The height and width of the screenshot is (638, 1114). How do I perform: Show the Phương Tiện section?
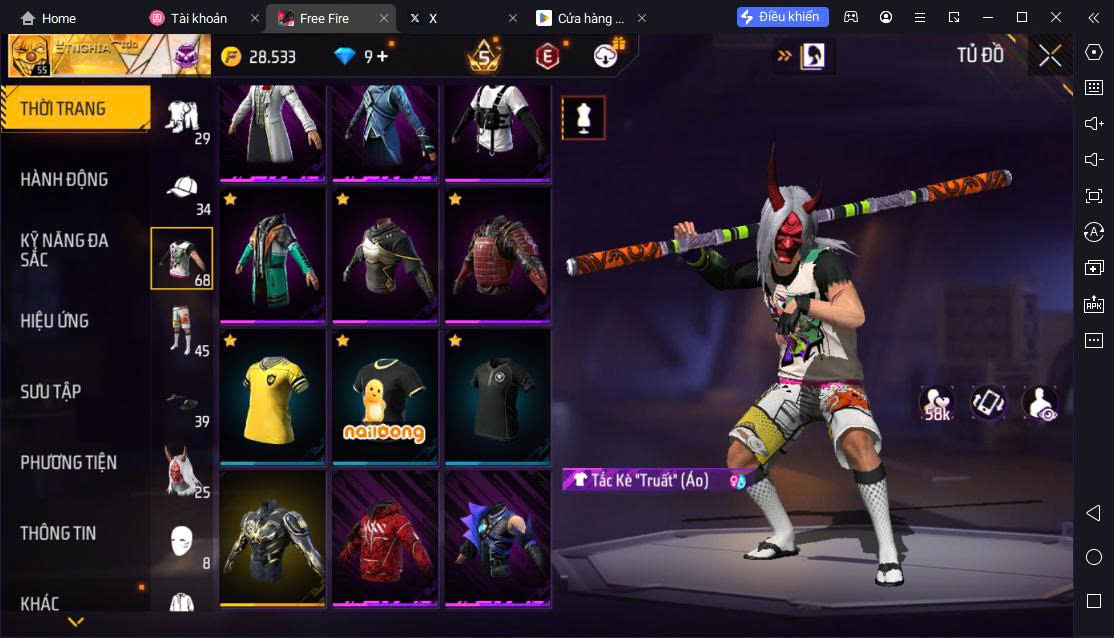coord(69,463)
